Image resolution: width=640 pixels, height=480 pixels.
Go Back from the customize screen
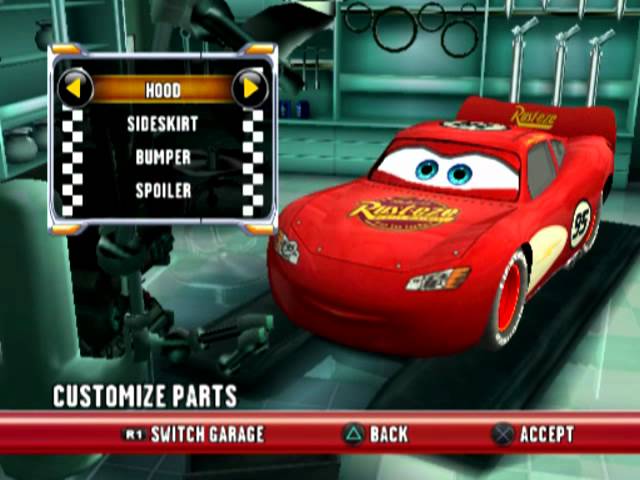point(376,434)
